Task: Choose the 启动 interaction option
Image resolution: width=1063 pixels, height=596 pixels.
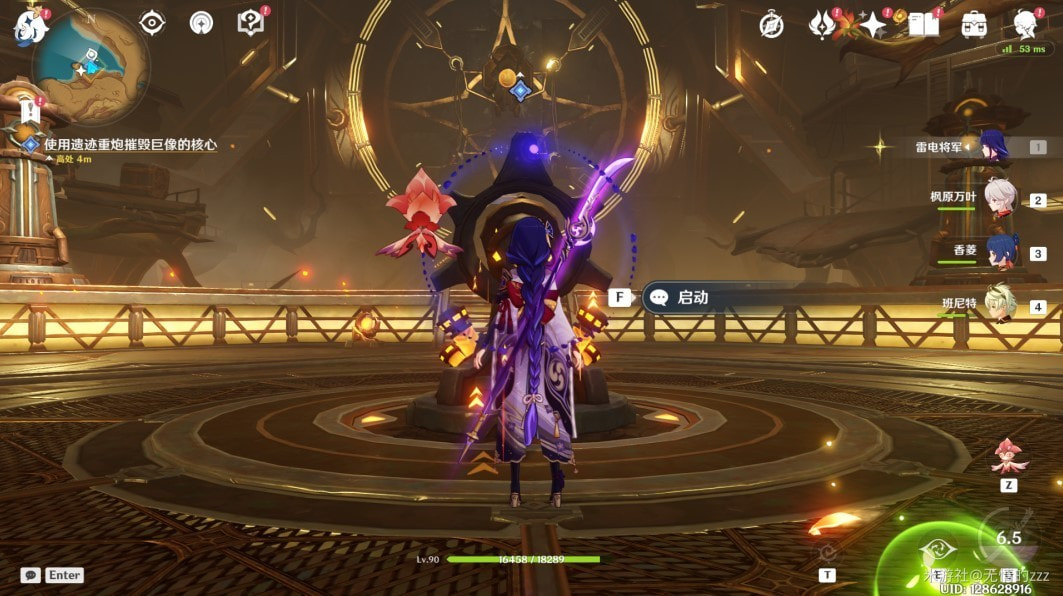Action: pyautogui.click(x=692, y=297)
